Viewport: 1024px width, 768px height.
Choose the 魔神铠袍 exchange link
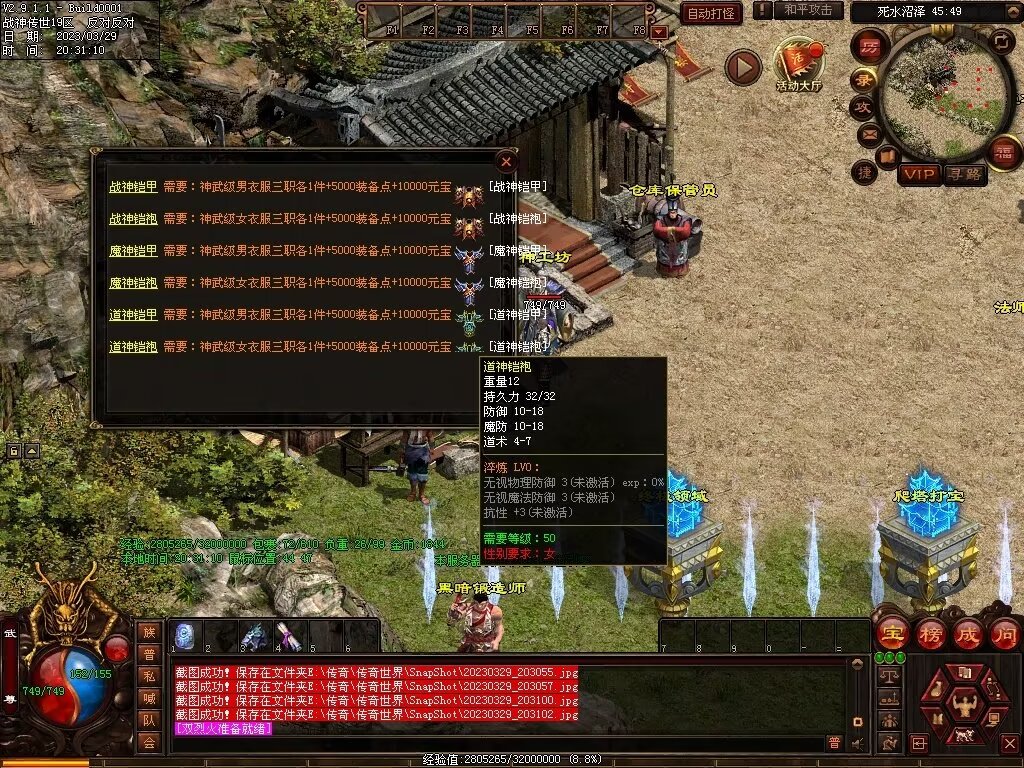pos(133,283)
